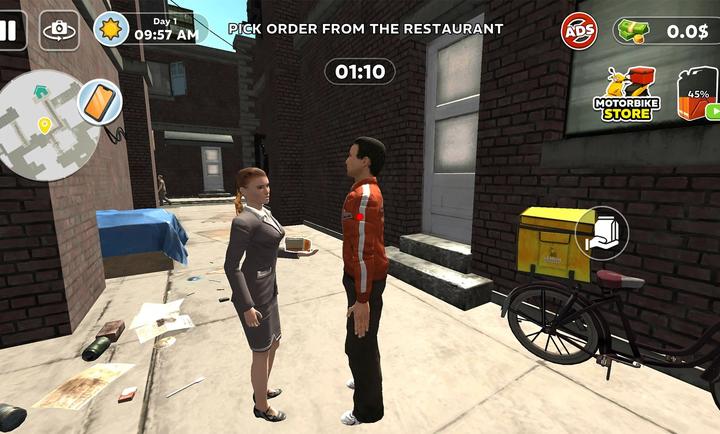Viewport: 720px width, 434px height.
Task: Pick up the order with hand icon
Action: click(x=602, y=233)
